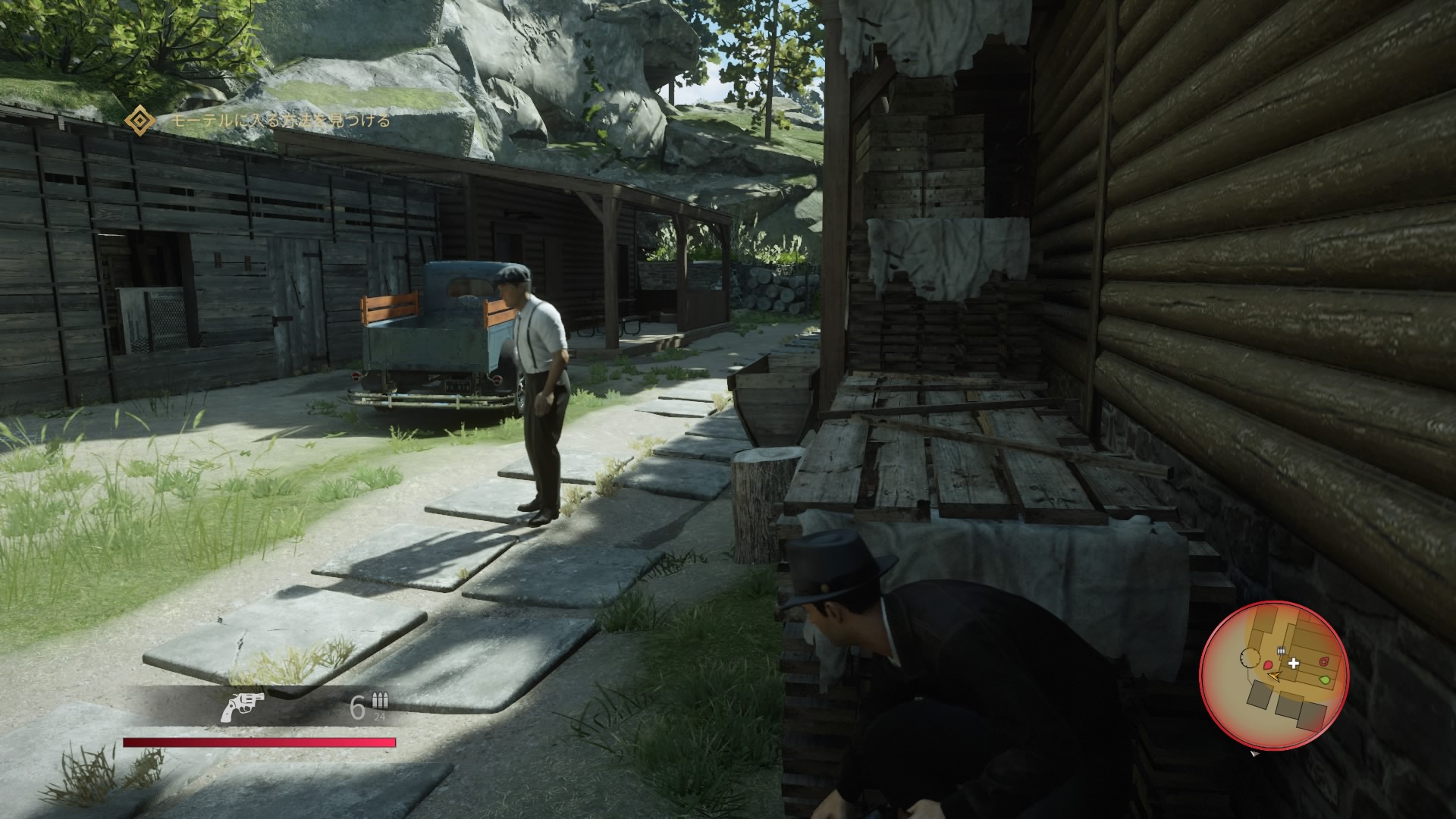This screenshot has width=1456, height=819.
Task: Select the objective diamond marker icon
Action: [x=140, y=121]
